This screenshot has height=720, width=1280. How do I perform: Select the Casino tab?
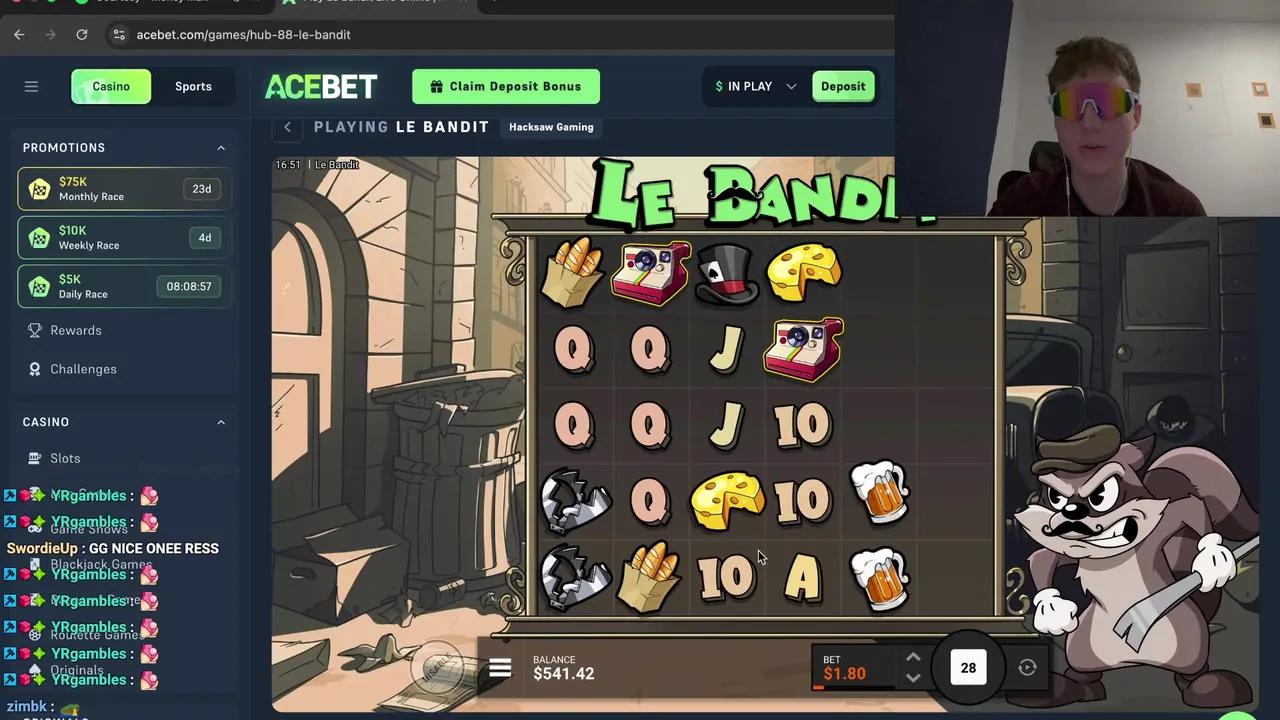coord(110,86)
